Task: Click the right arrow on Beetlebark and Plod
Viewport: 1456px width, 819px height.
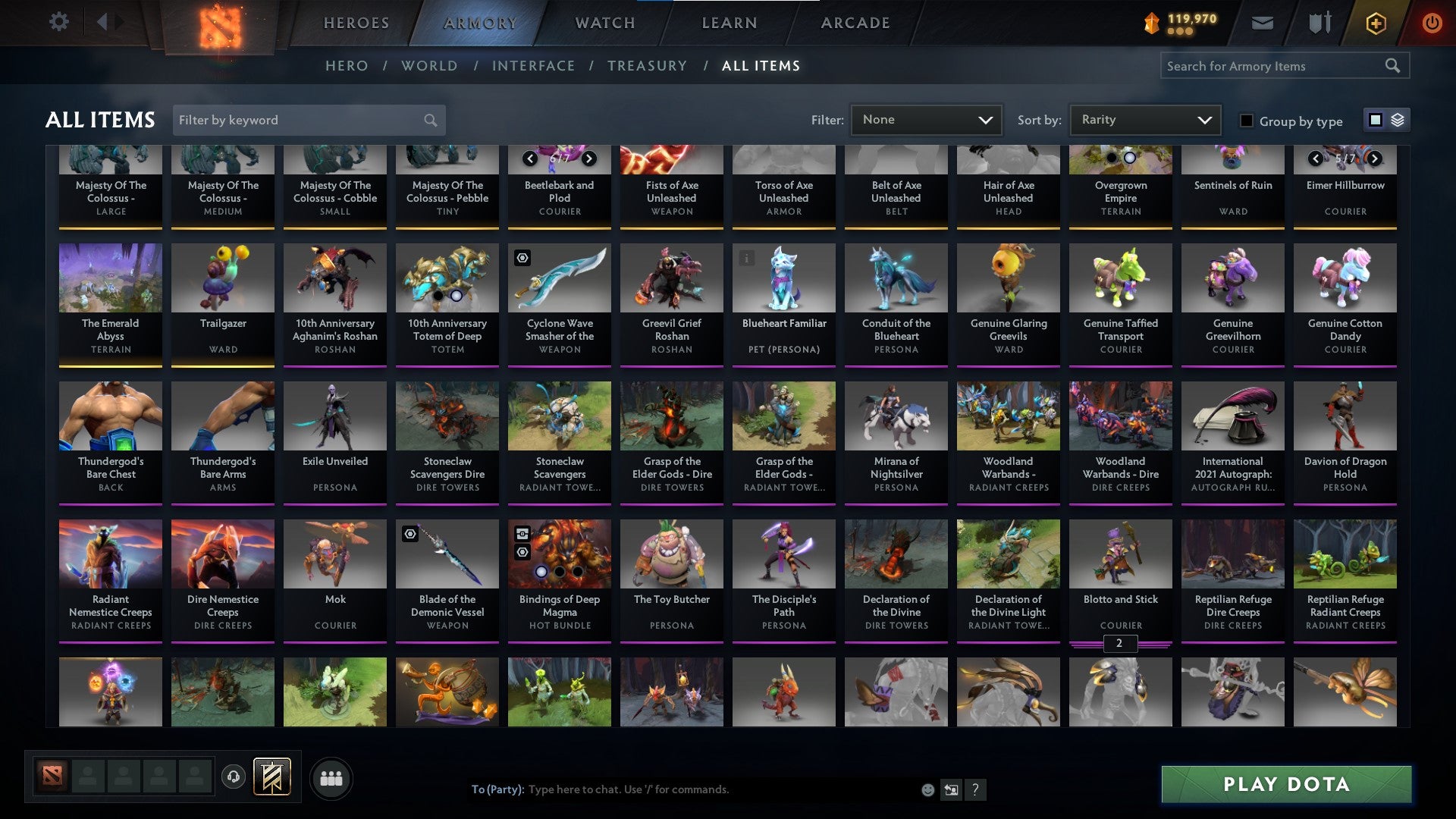Action: tap(589, 159)
